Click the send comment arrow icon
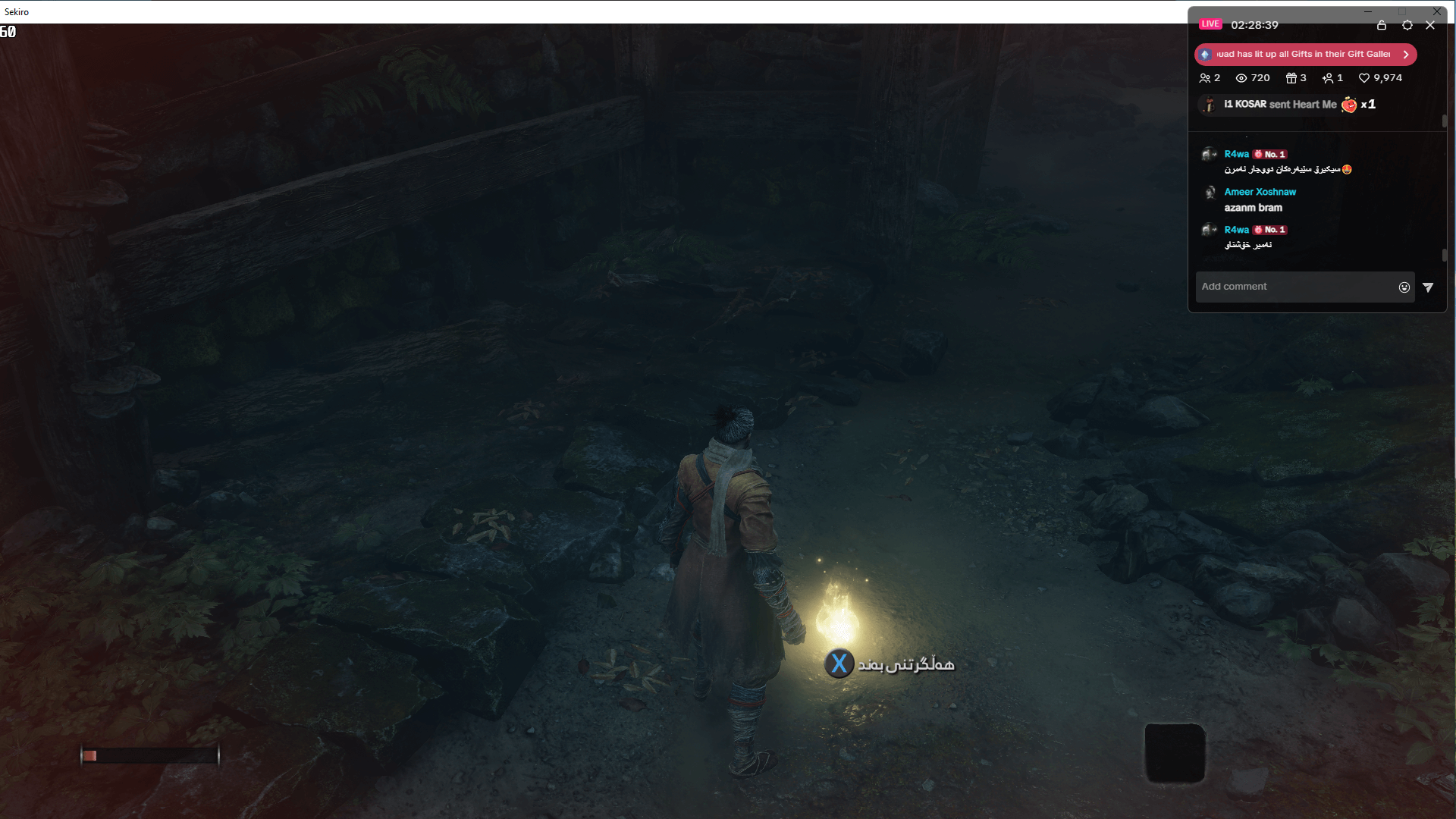Image resolution: width=1456 pixels, height=819 pixels. 1429,287
